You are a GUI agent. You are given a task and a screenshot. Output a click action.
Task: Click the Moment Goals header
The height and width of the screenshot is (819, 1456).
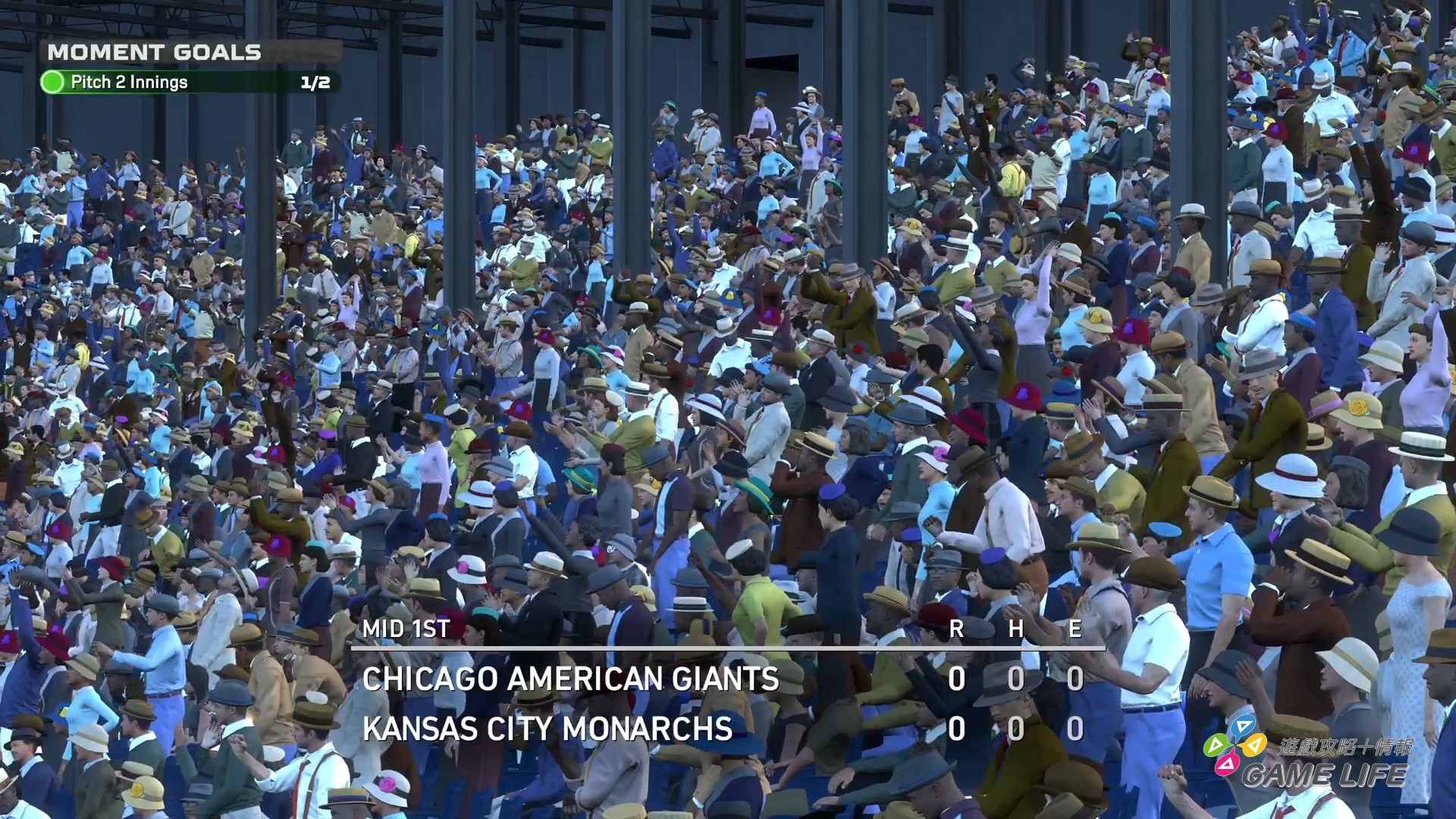tap(155, 52)
